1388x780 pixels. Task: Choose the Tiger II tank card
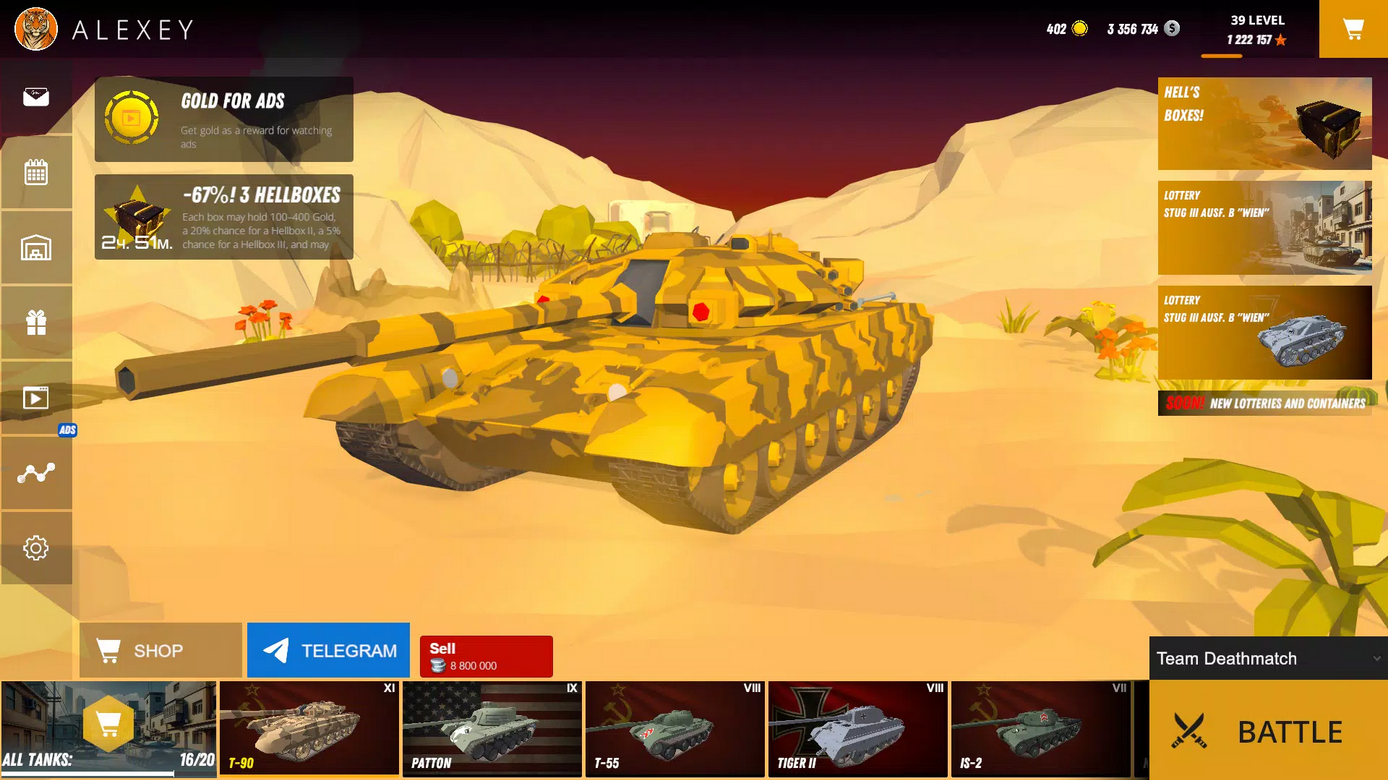point(857,728)
